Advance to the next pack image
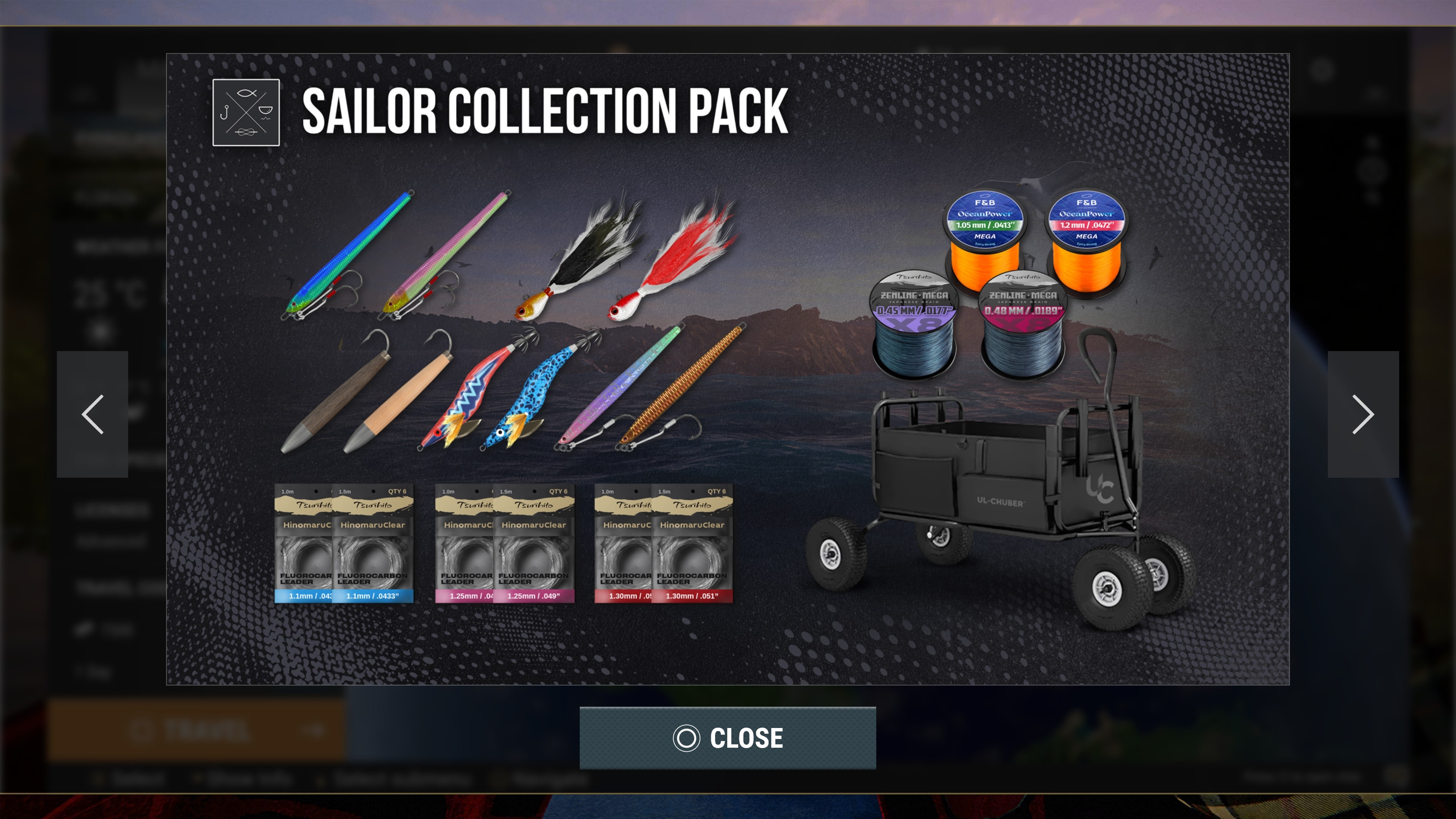Image resolution: width=1456 pixels, height=819 pixels. click(1363, 414)
